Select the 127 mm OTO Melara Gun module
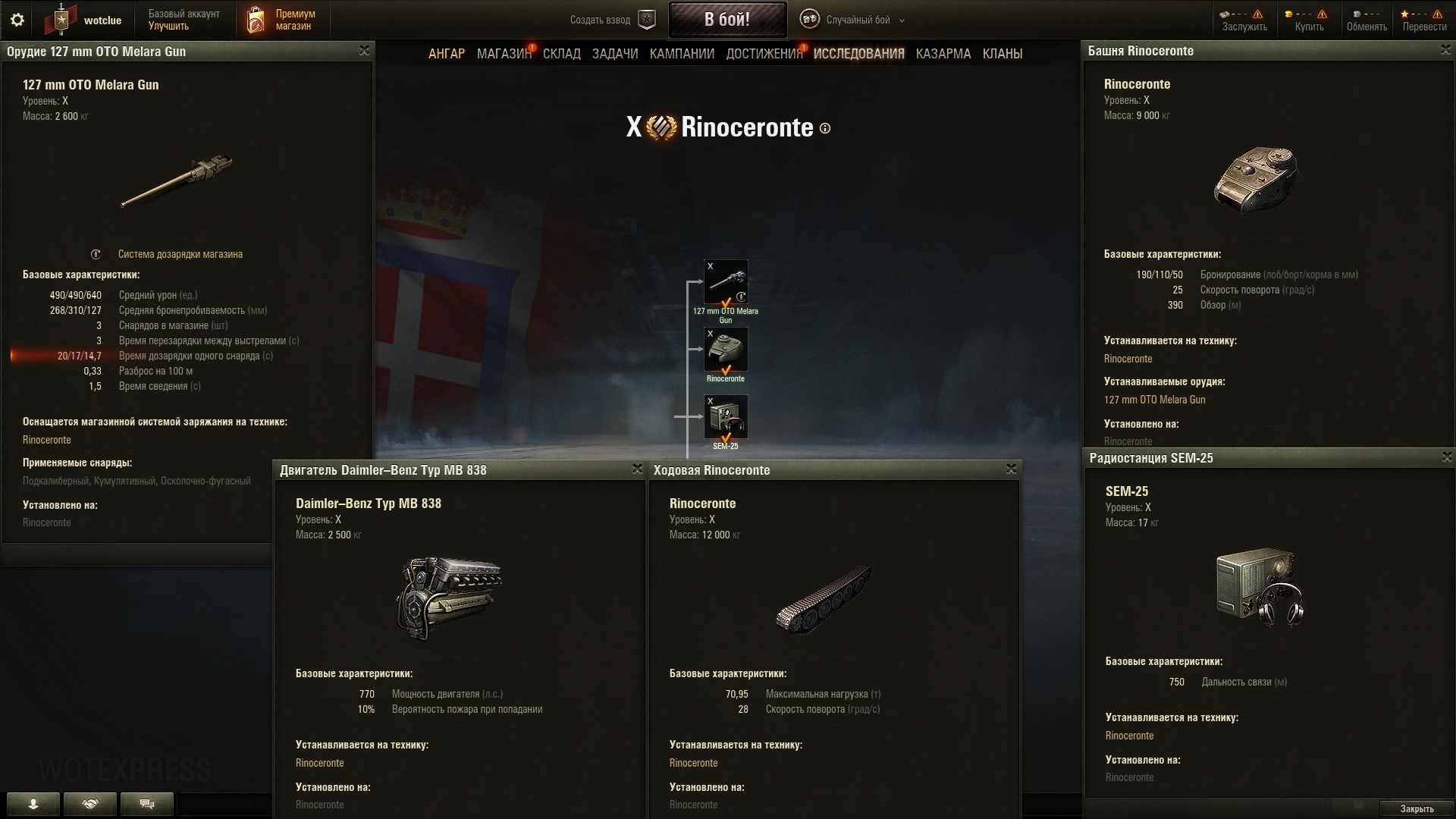Screen dimensions: 1456x819 point(726,282)
